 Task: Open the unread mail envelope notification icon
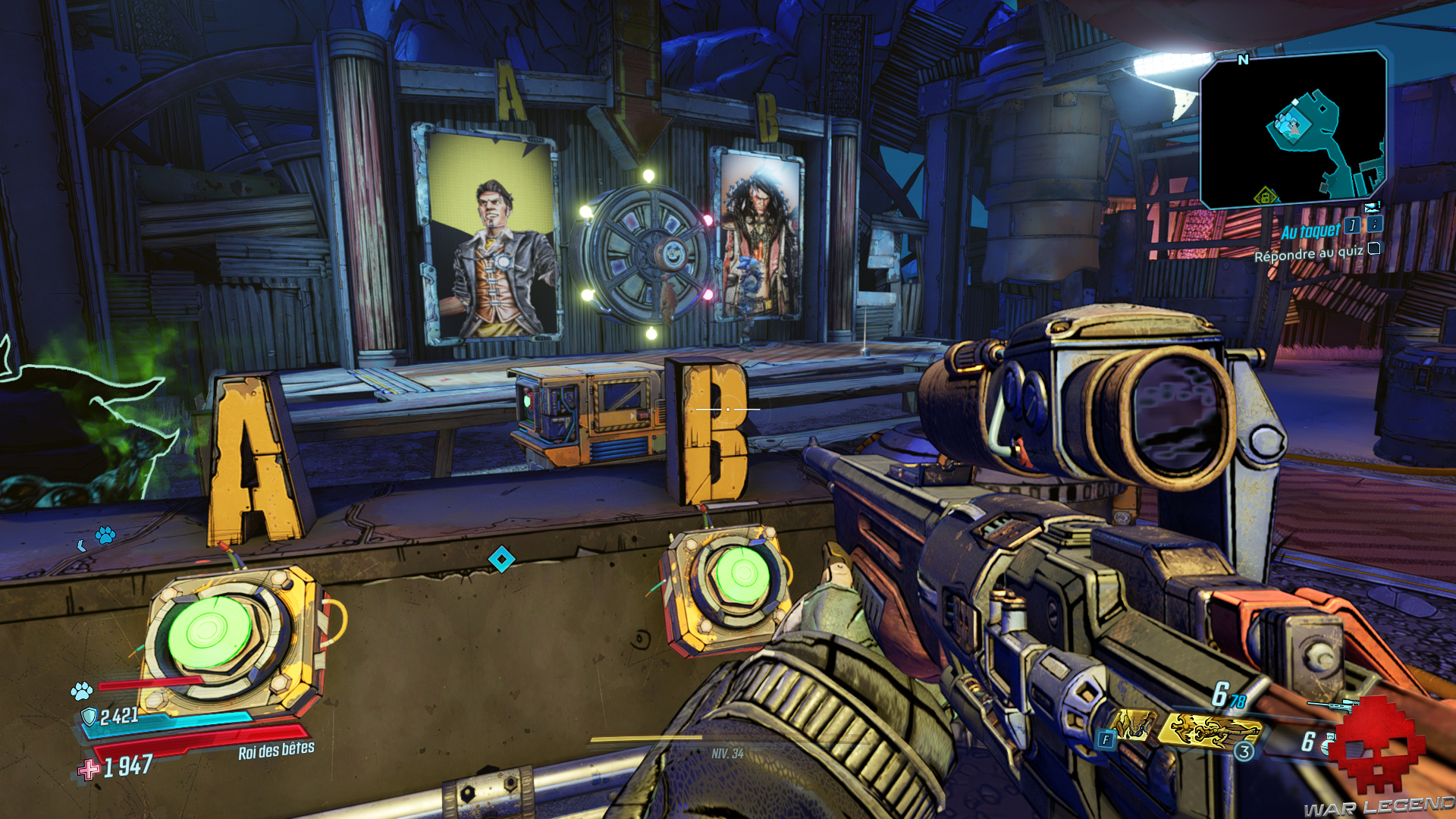pos(1373,206)
